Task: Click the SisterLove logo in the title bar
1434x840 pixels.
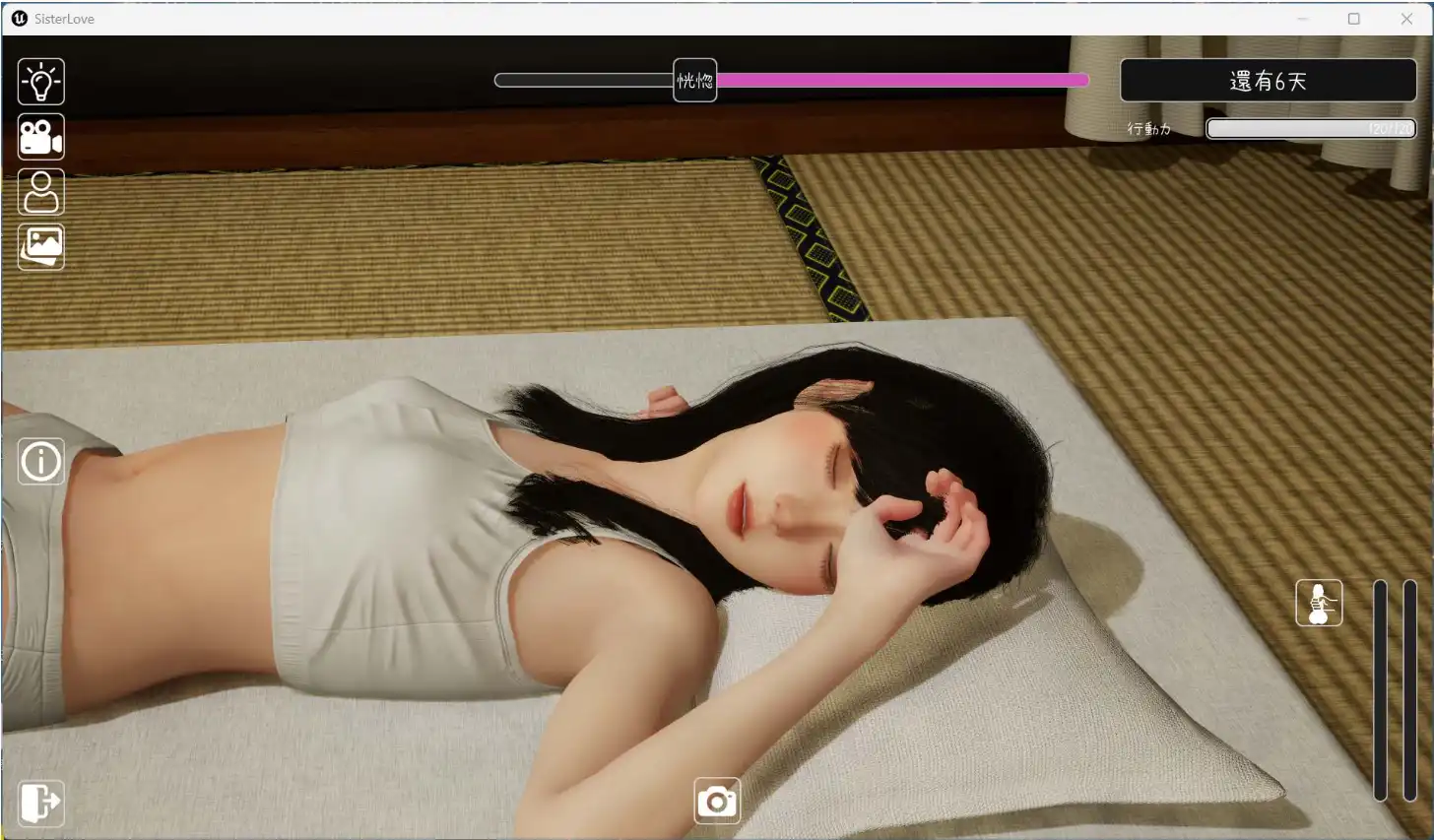Action: [x=20, y=19]
